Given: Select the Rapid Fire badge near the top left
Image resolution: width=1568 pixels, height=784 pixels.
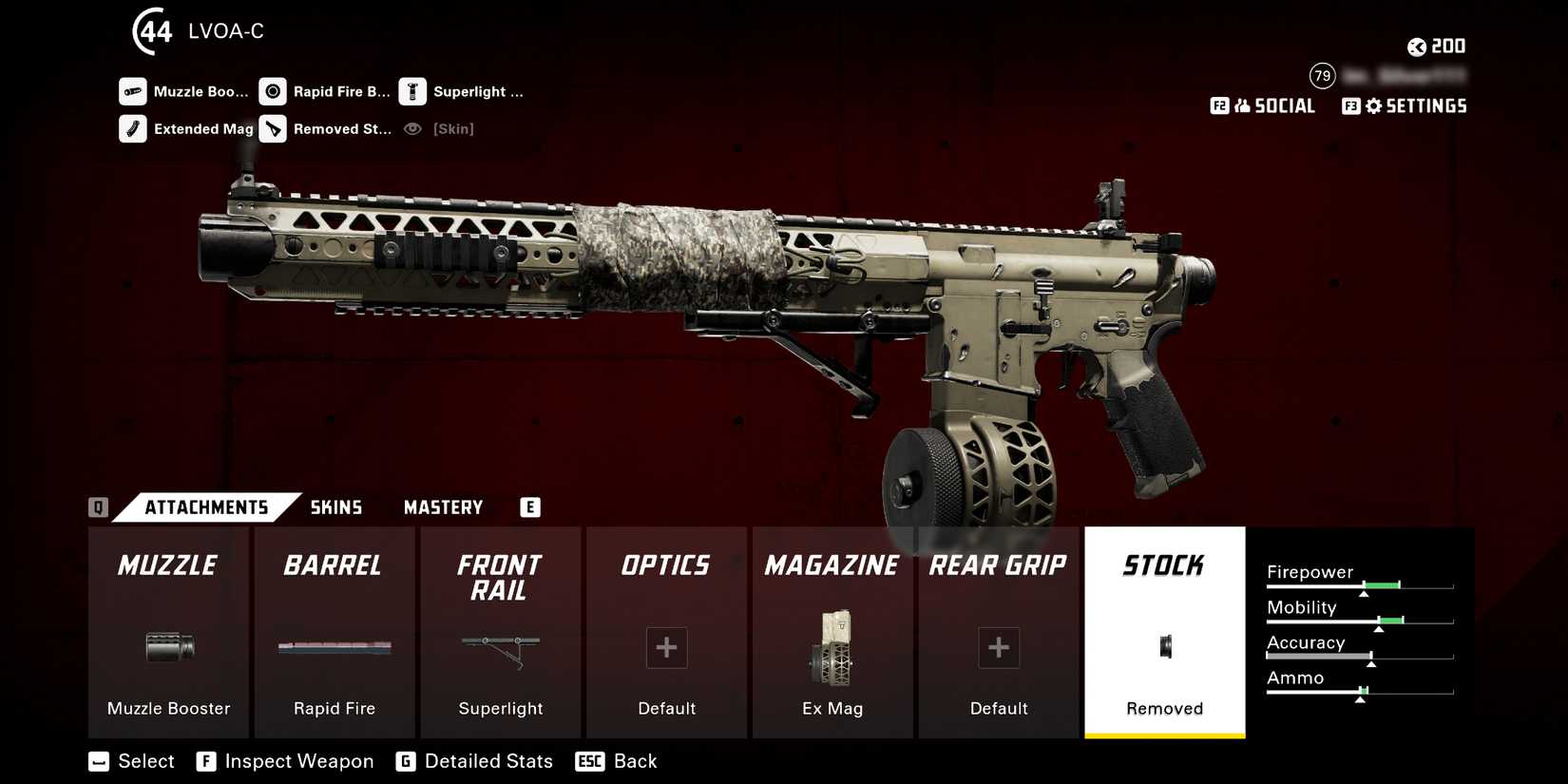Looking at the screenshot, I should point(328,91).
